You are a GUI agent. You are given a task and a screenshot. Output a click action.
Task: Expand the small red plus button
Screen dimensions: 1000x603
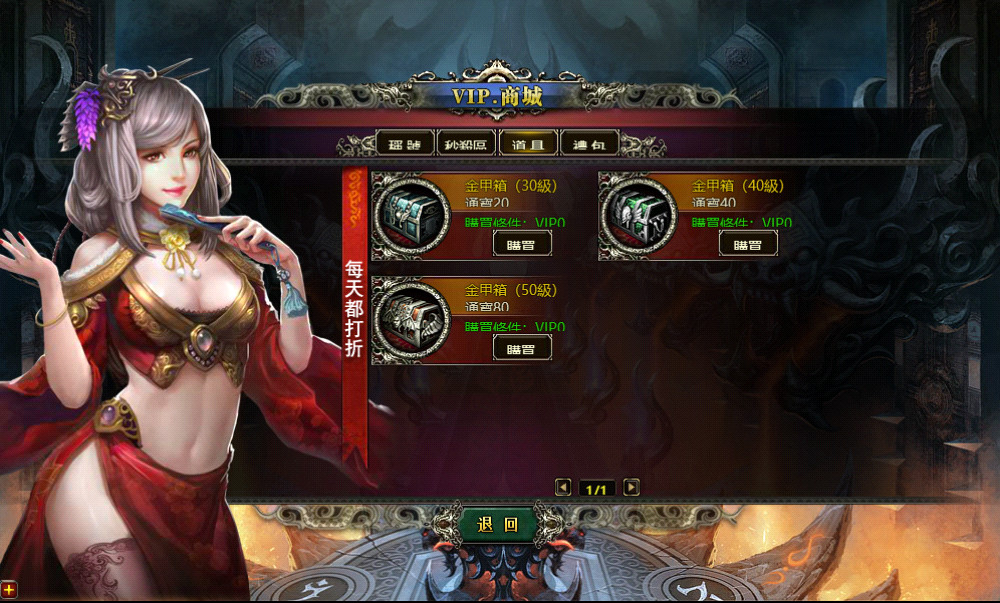(x=8, y=590)
